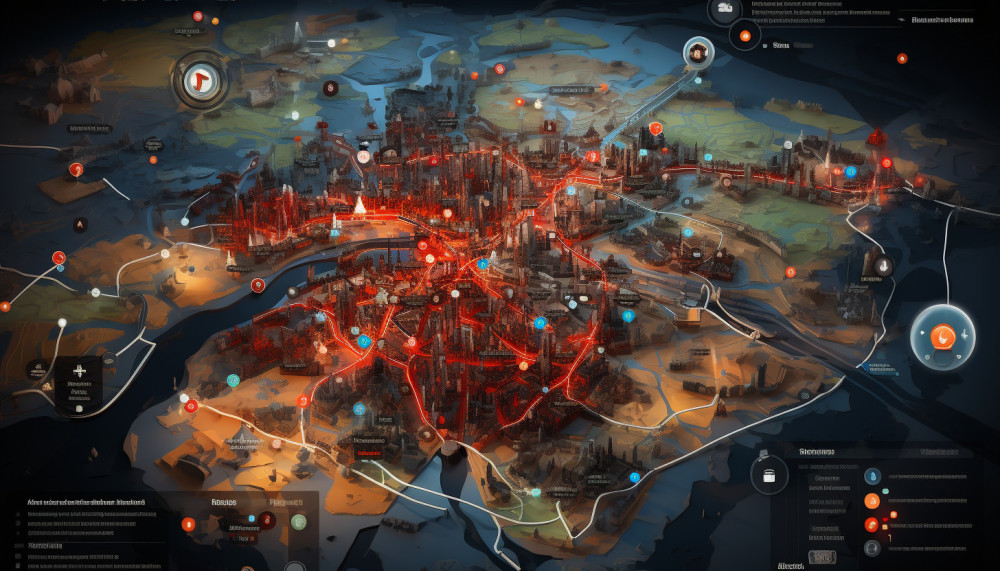This screenshot has height=571, width=1000.
Task: Select the blue droplet entry in the legend
Action: click(871, 476)
